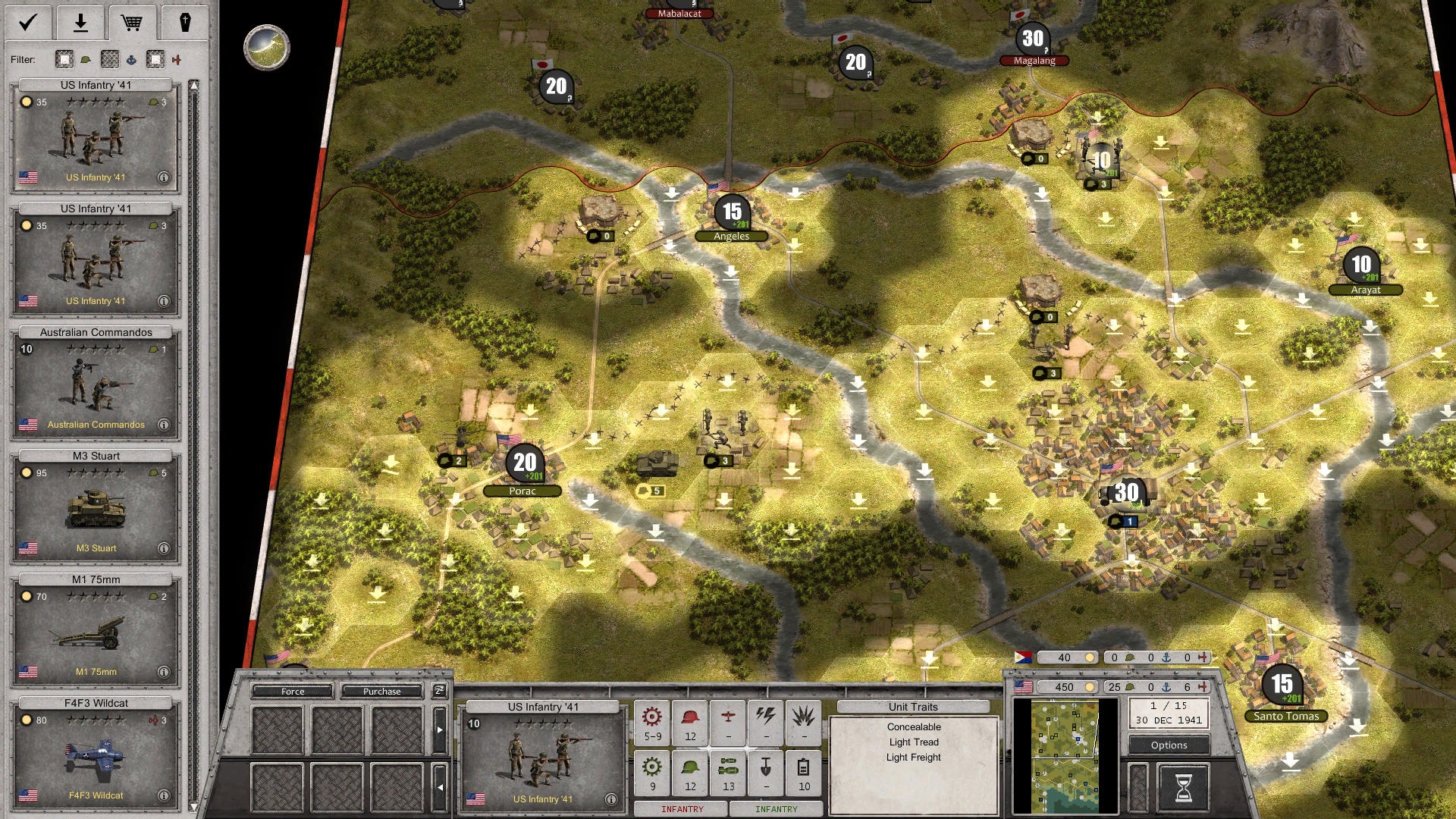
Task: Switch to the checkmark tab
Action: point(28,23)
